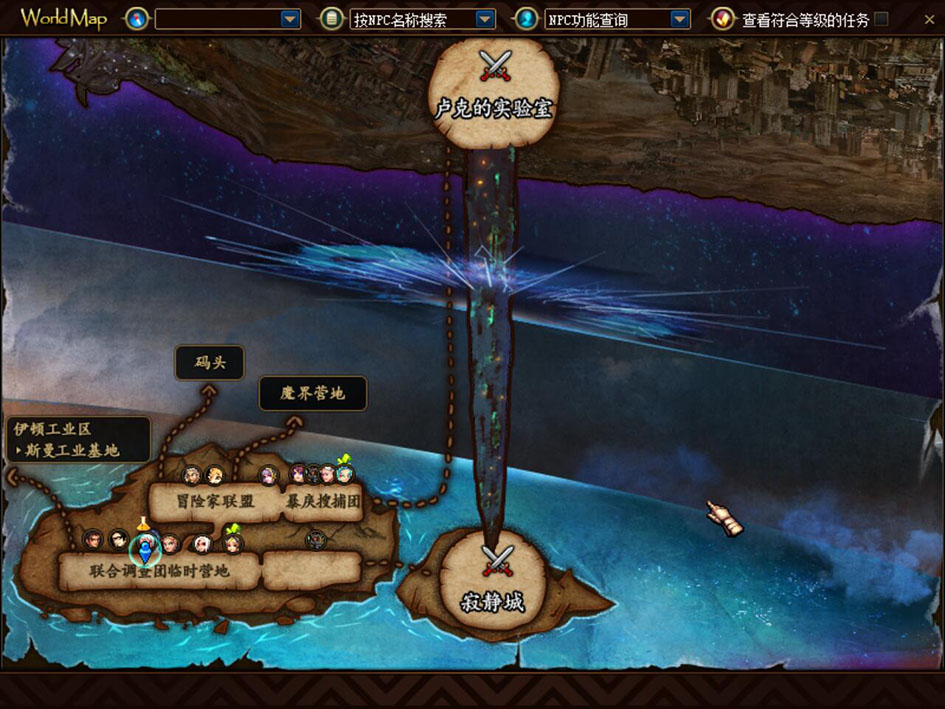The image size is (945, 709).
Task: Select the 暴戾搜捕团 area plaque
Action: 323,501
